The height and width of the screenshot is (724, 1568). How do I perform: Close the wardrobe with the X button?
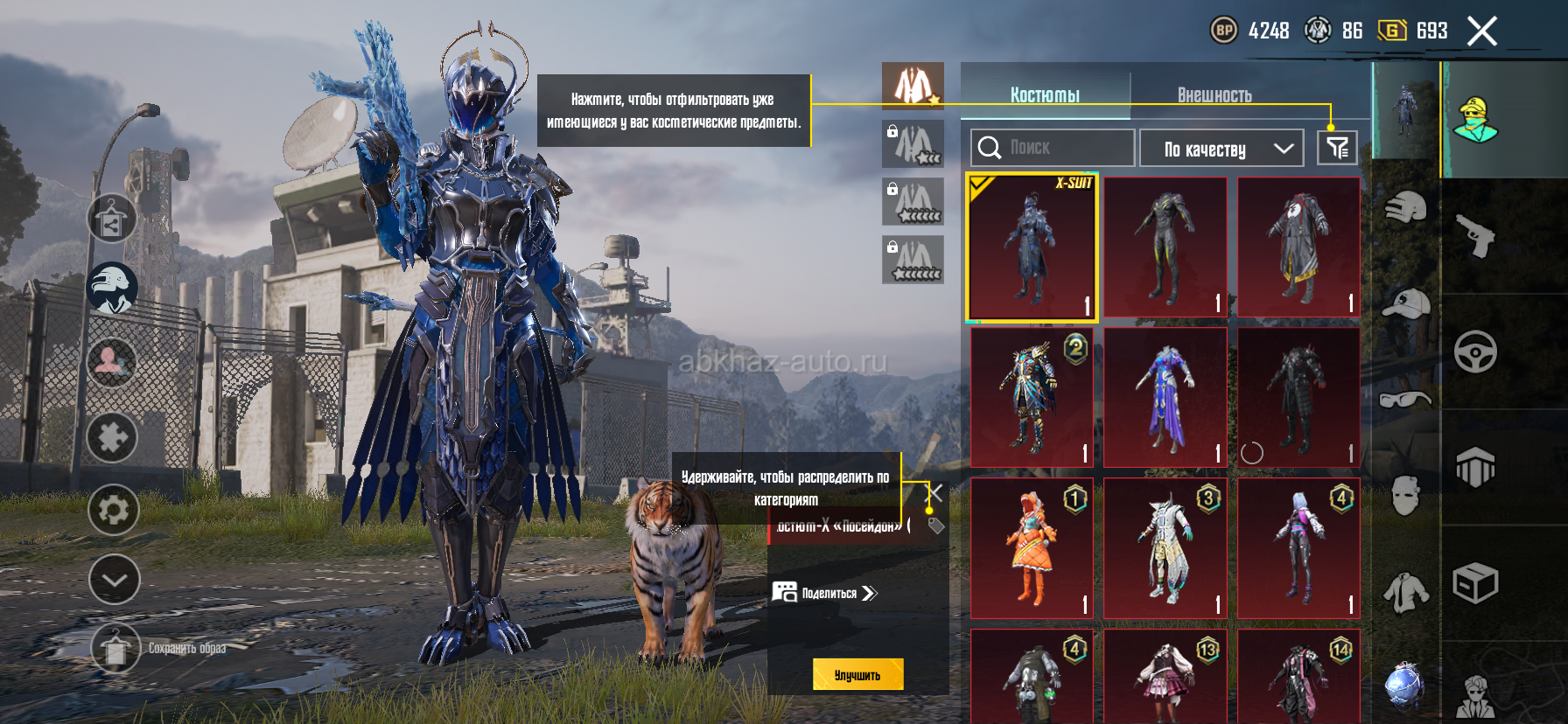coord(1481,31)
